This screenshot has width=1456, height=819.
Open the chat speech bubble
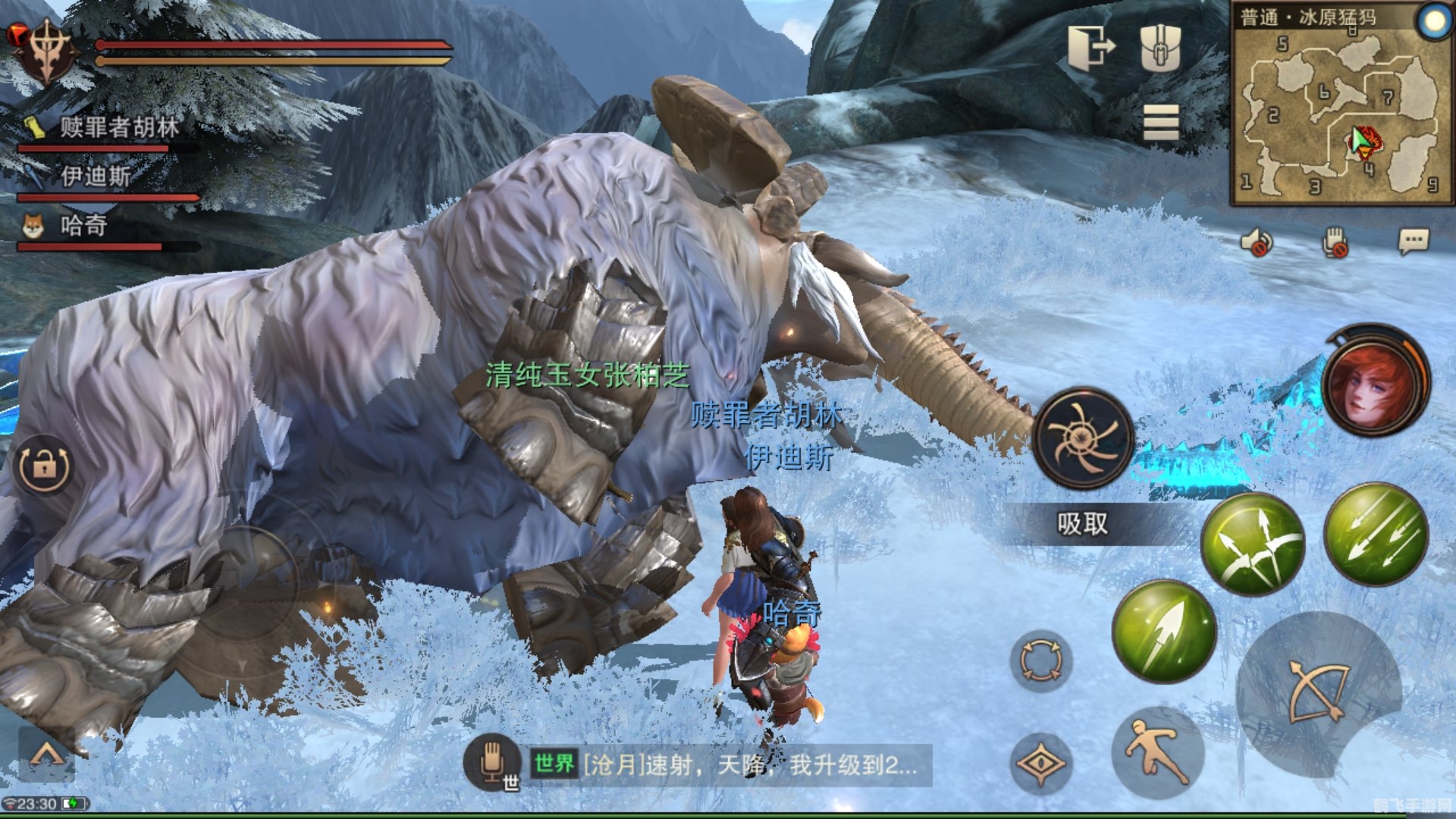click(1413, 242)
